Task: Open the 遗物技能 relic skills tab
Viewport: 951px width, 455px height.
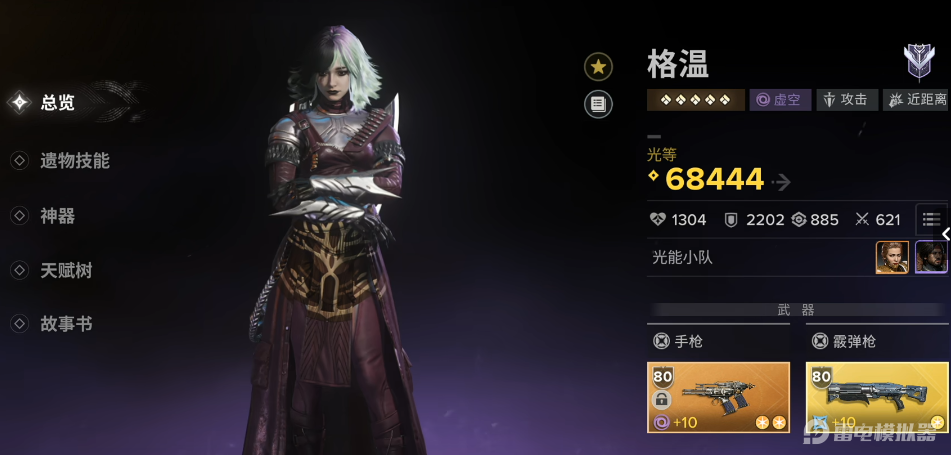Action: coord(74,161)
